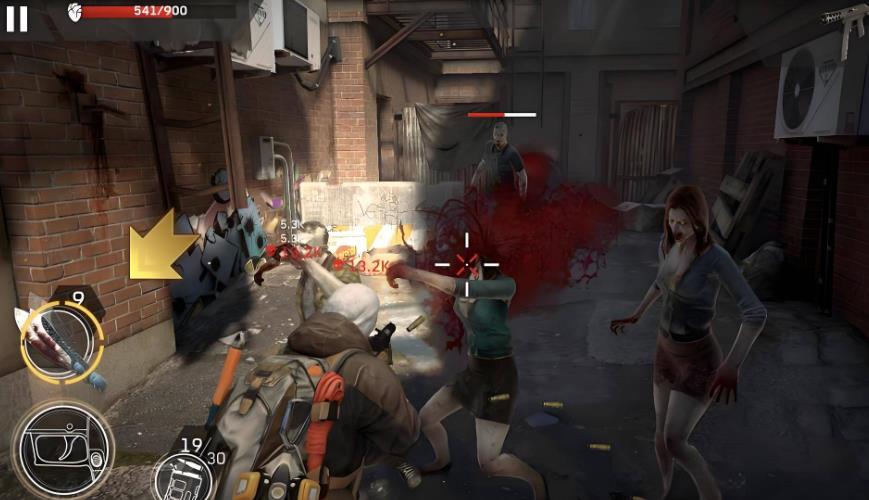
Task: Pause the game
Action: pos(17,18)
